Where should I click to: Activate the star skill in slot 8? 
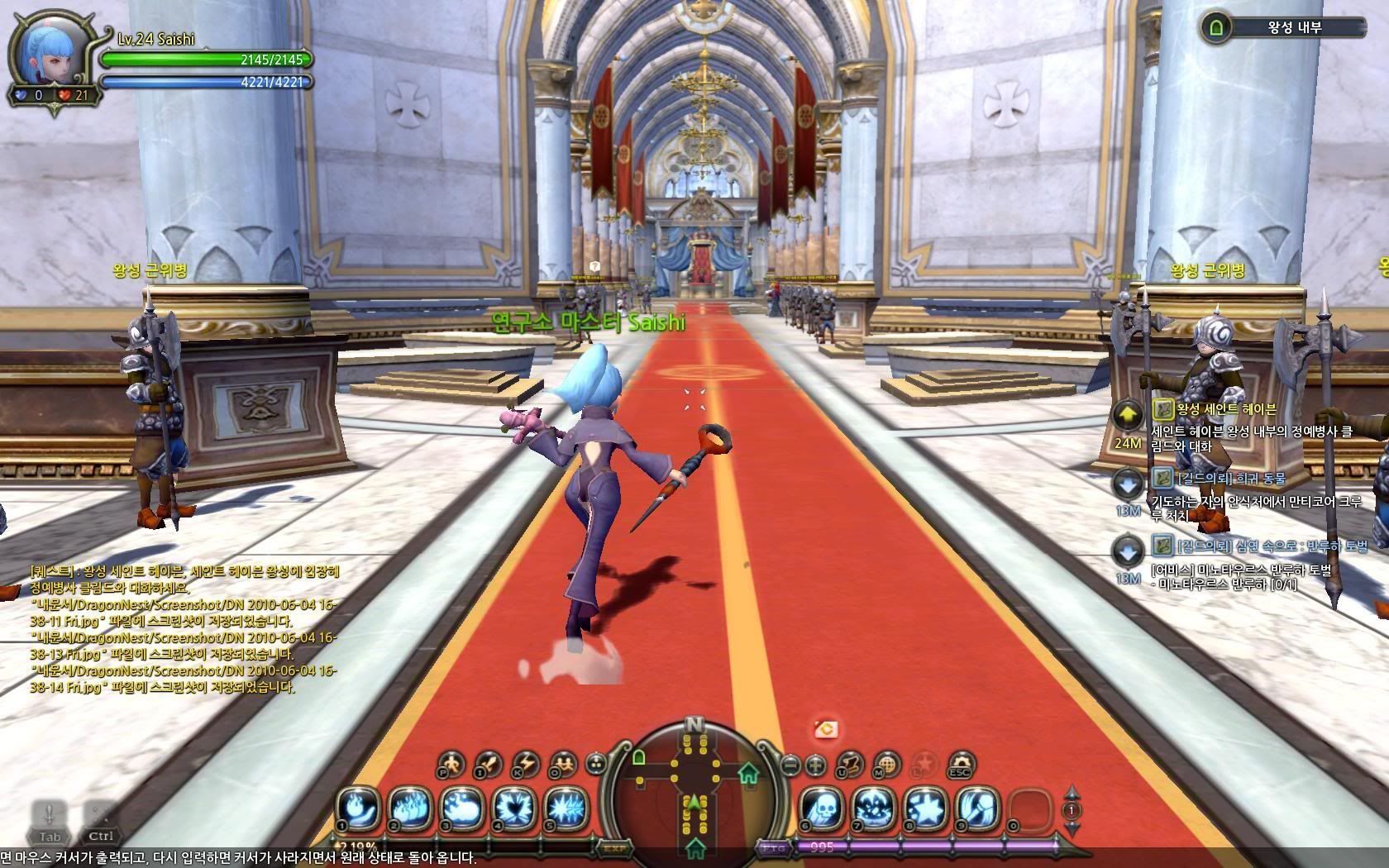click(x=924, y=808)
